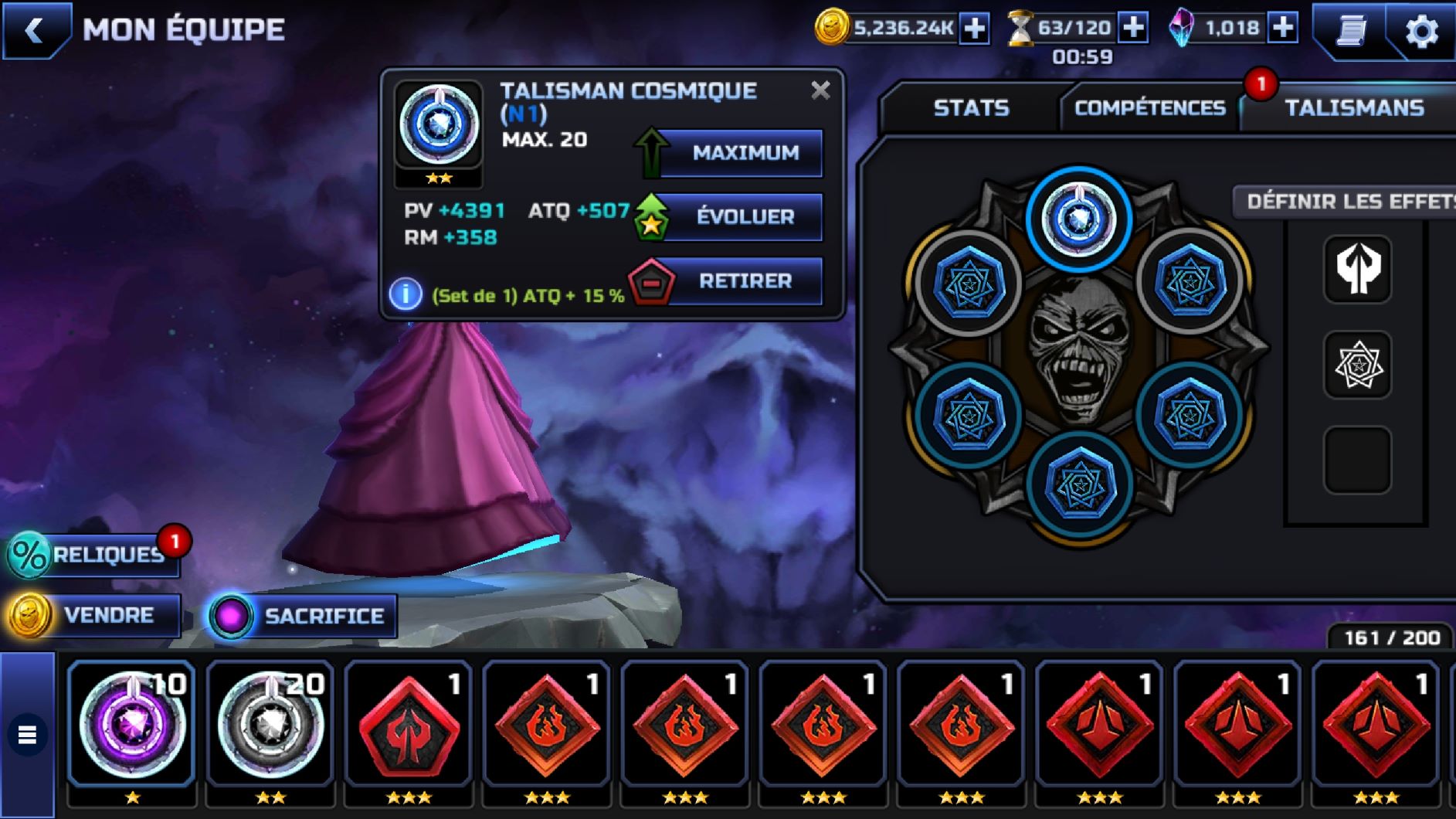The width and height of the screenshot is (1456, 819).
Task: Choose Évoluer to evolve the talisman
Action: pyautogui.click(x=743, y=217)
